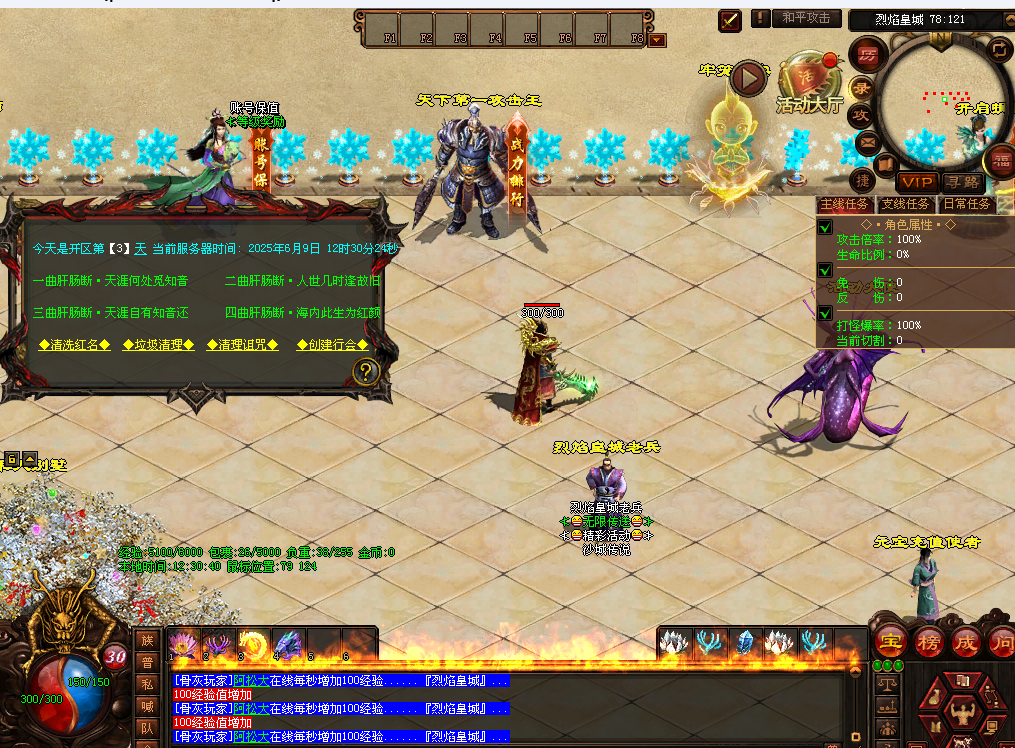Open the mail envelope icon

867,143
